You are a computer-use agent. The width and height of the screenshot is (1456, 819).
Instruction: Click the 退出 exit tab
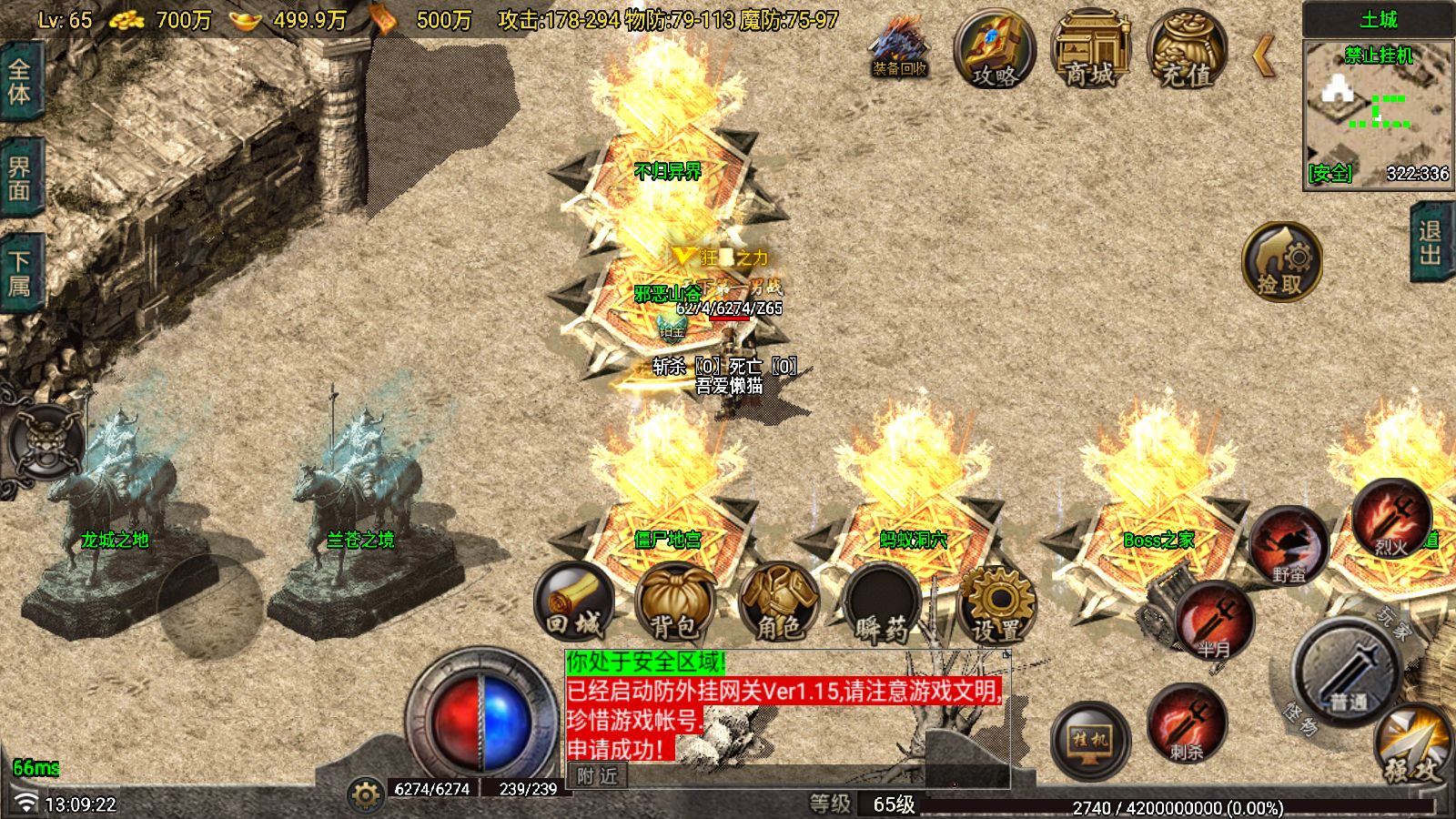click(x=1431, y=244)
